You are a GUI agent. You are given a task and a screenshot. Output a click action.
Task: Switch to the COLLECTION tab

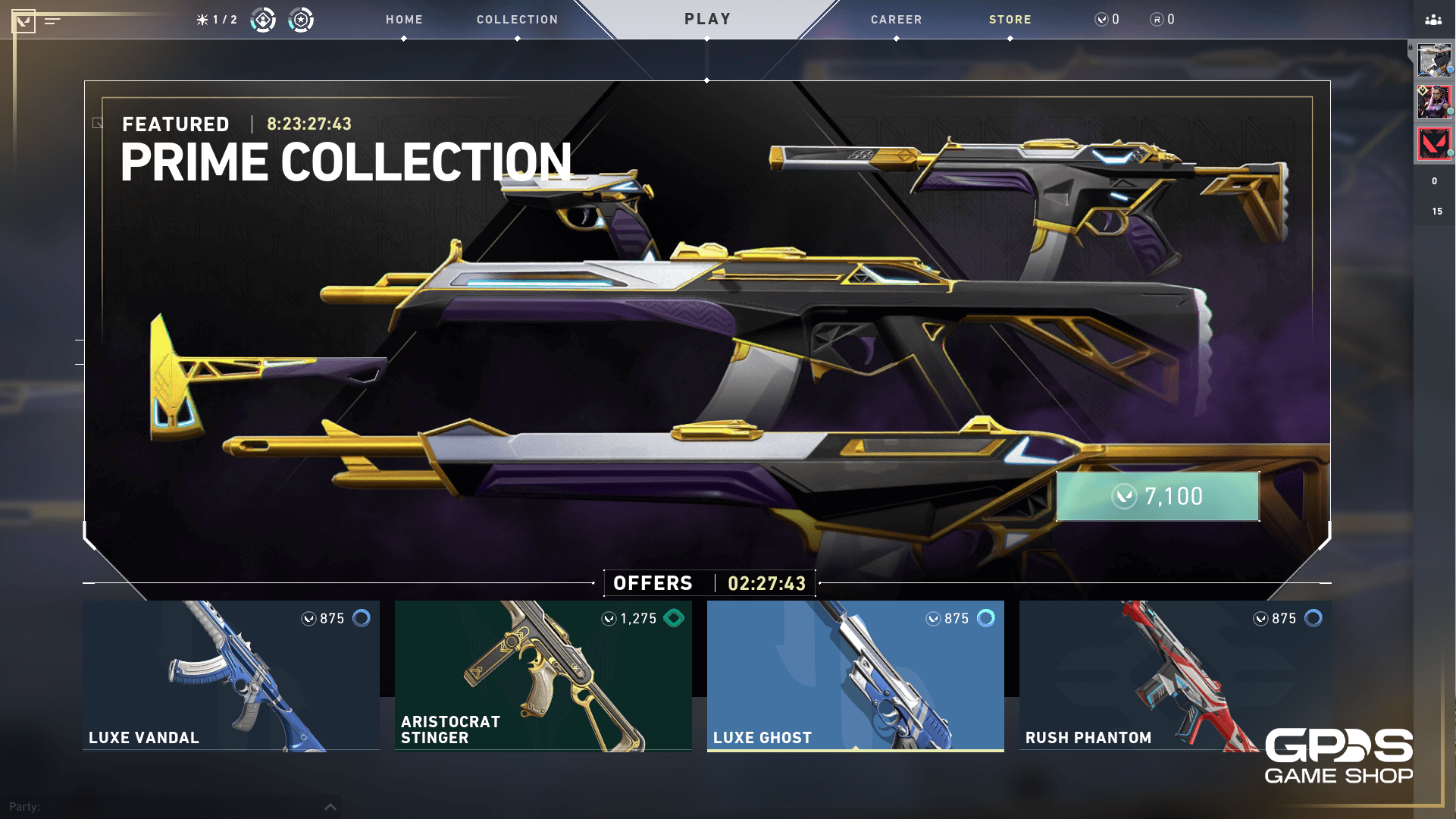click(517, 20)
